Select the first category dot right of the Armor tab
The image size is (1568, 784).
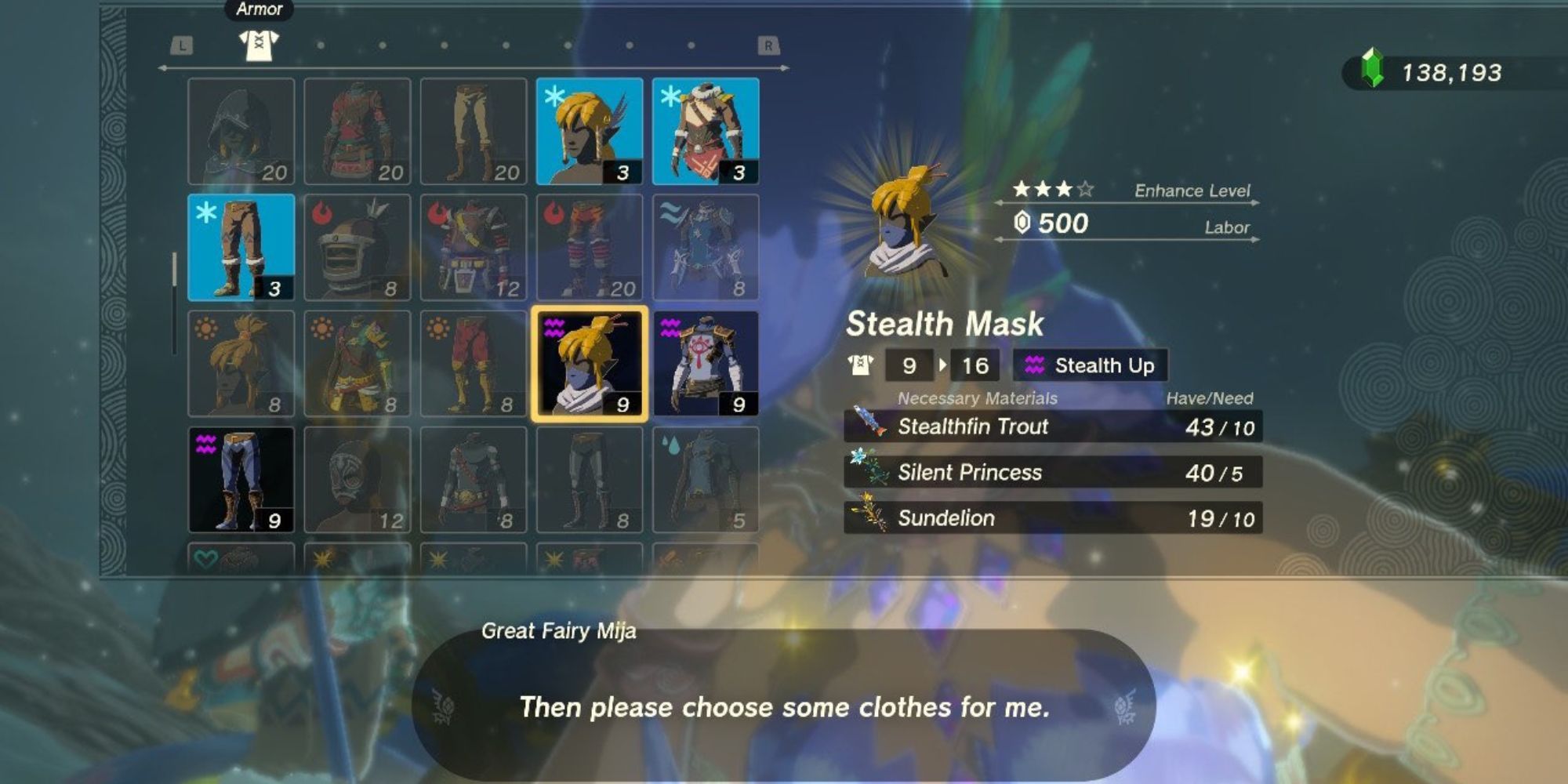coord(321,45)
